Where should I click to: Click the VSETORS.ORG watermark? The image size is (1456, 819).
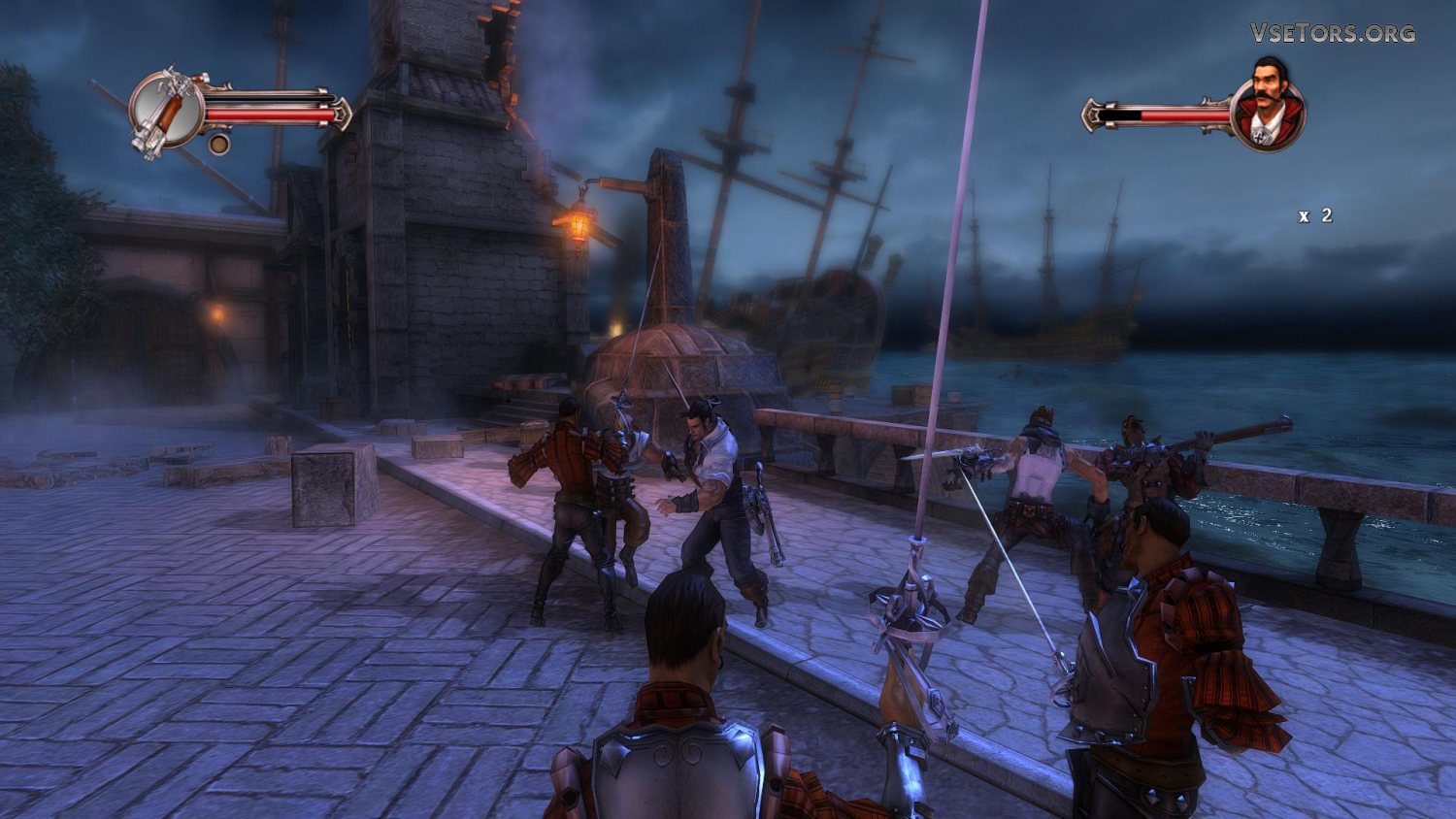pos(1332,33)
